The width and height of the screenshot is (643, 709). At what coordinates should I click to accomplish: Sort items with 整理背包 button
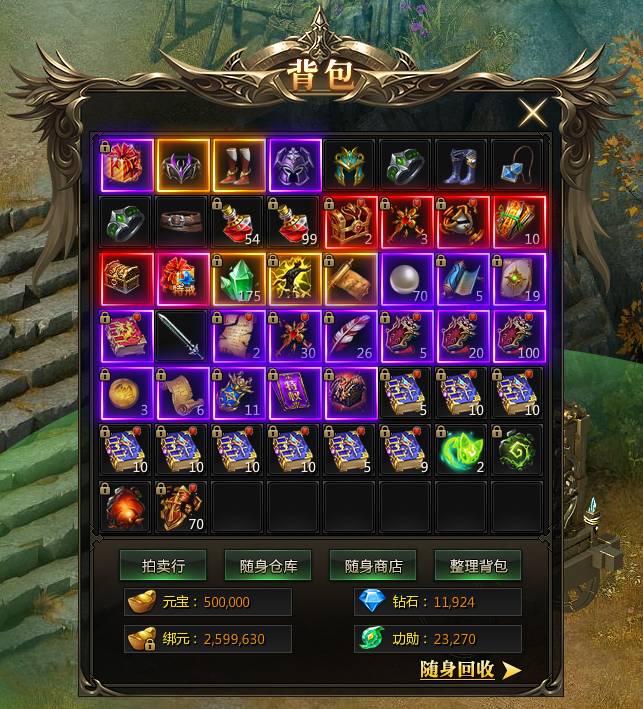point(478,565)
